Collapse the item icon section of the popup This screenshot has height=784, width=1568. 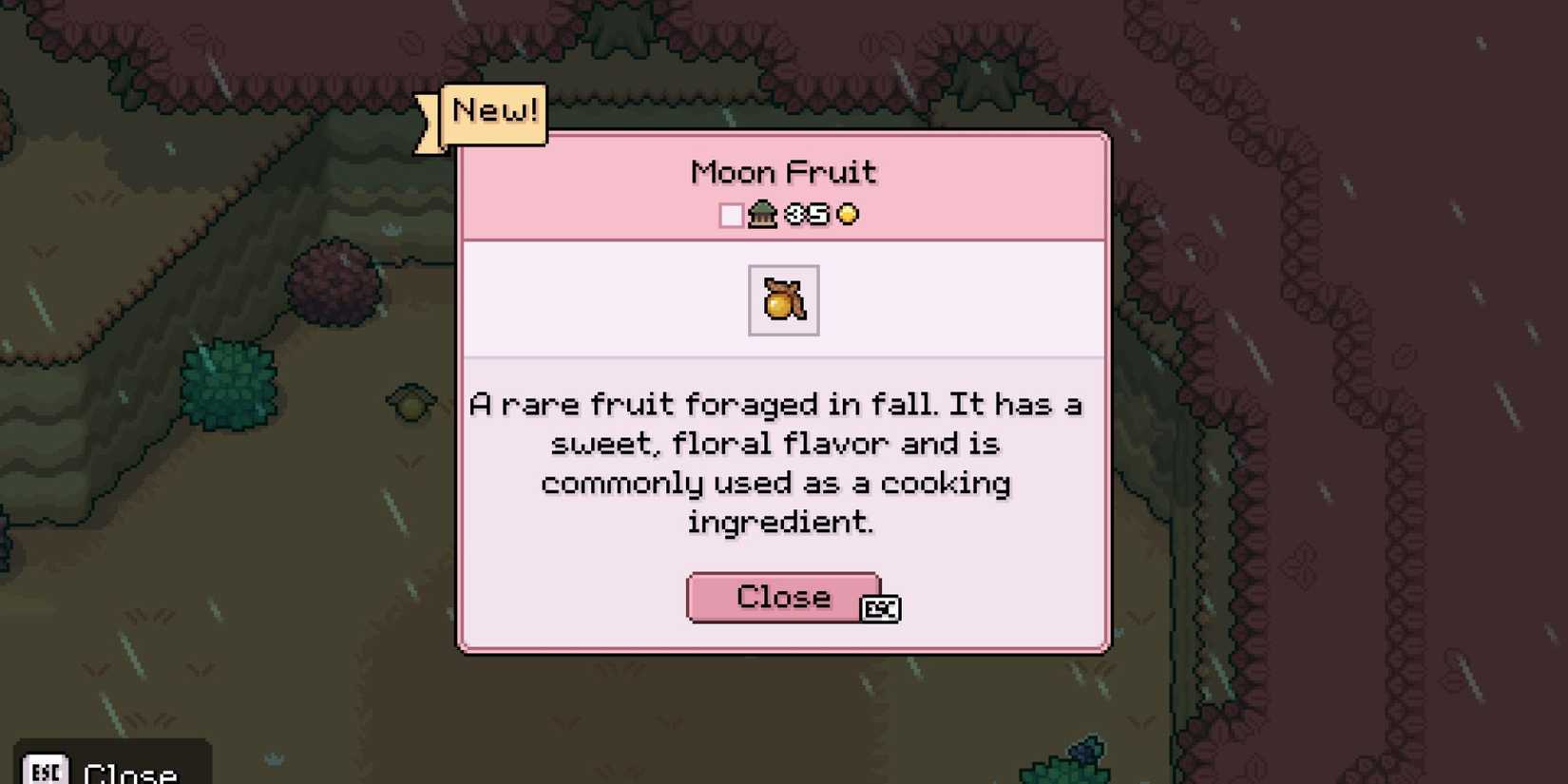click(783, 300)
